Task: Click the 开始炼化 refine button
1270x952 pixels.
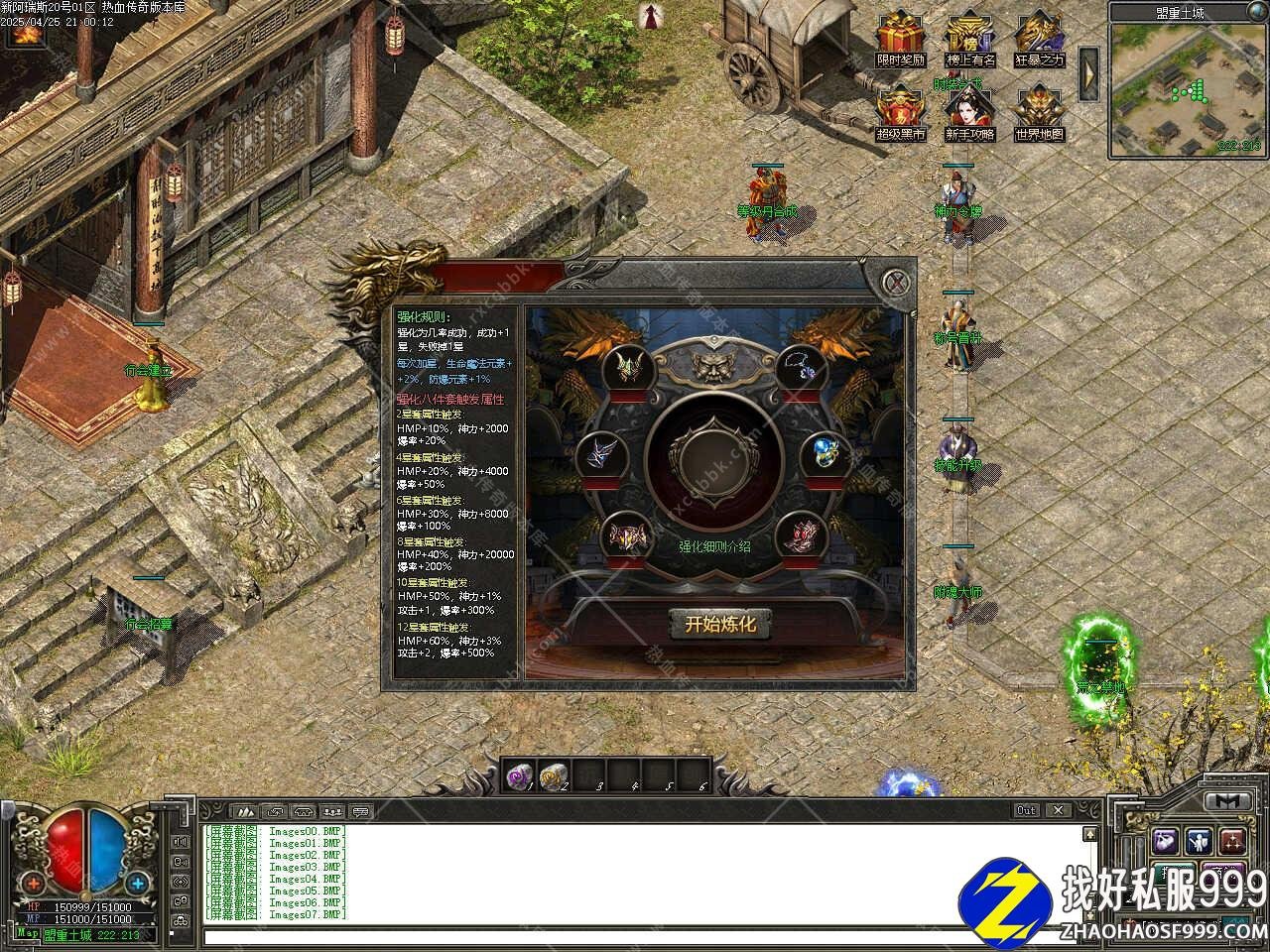Action: click(x=720, y=625)
